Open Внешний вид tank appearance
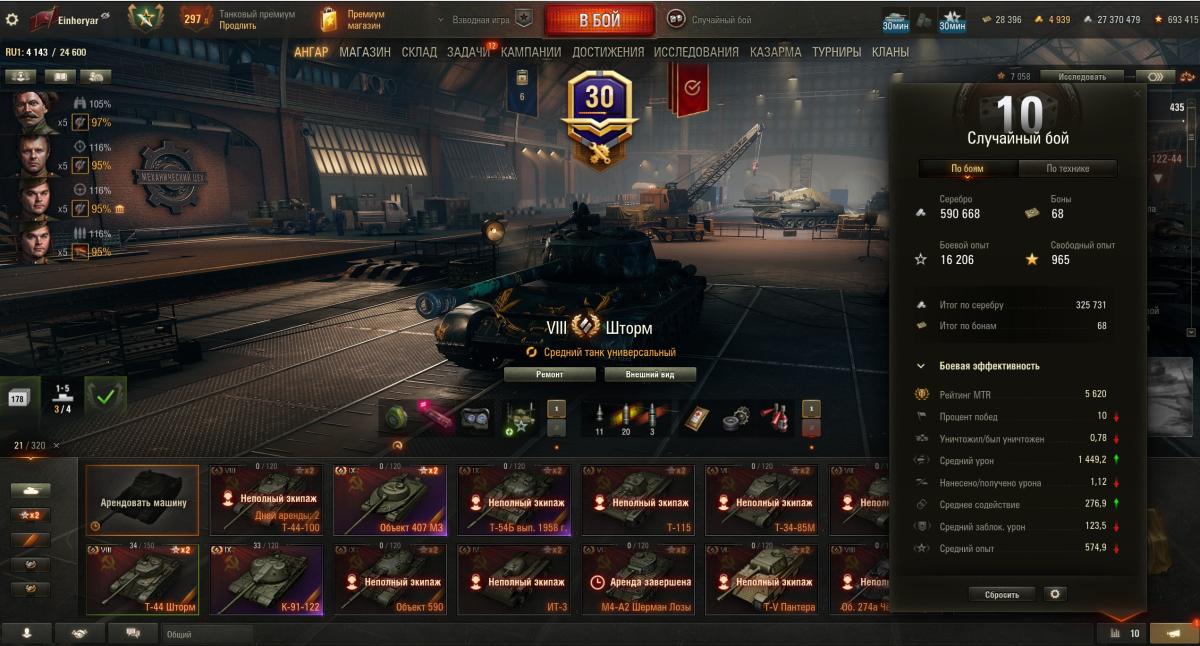This screenshot has width=1200, height=646. tap(650, 374)
